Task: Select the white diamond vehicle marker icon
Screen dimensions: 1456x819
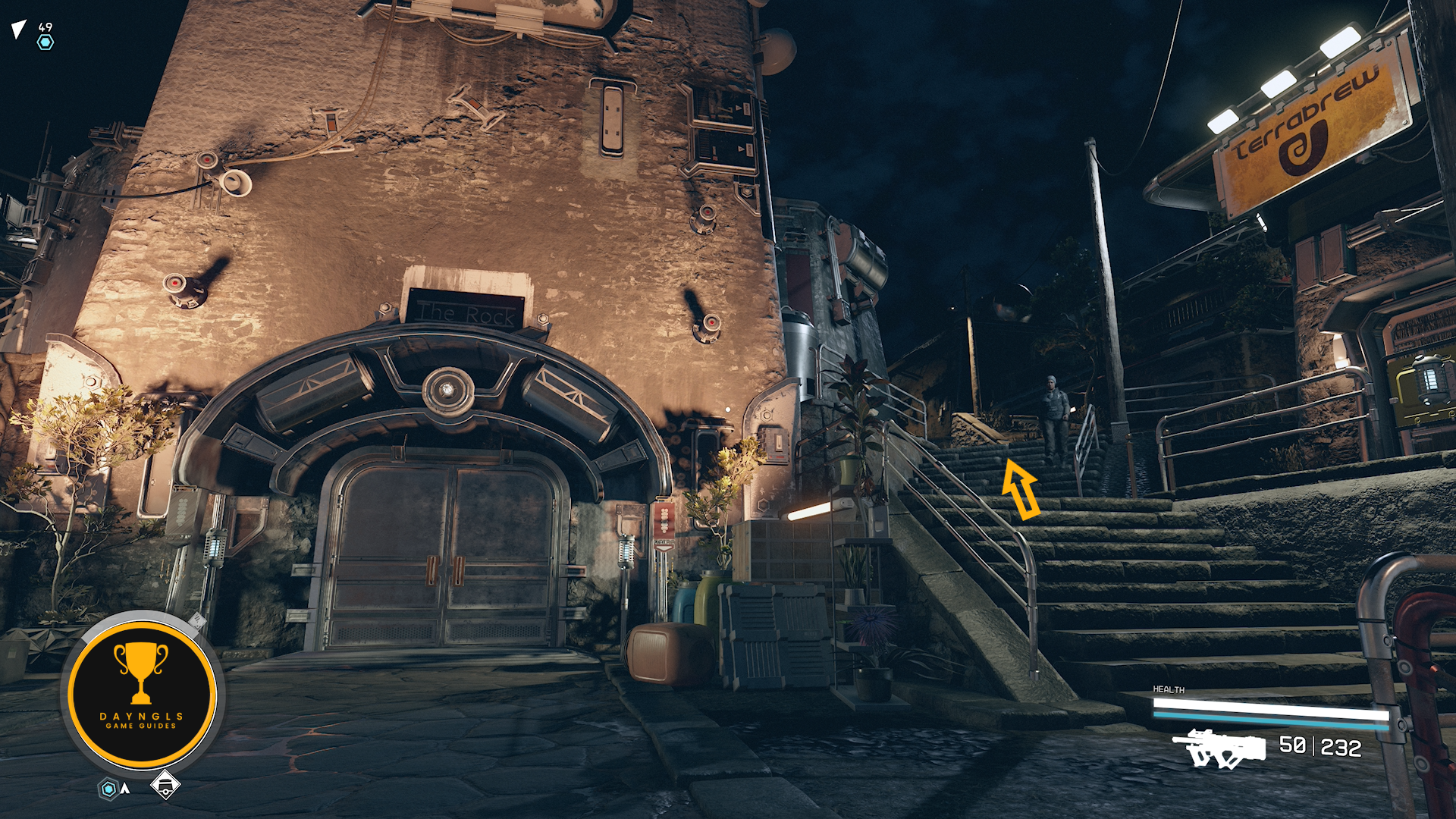Action: (165, 784)
